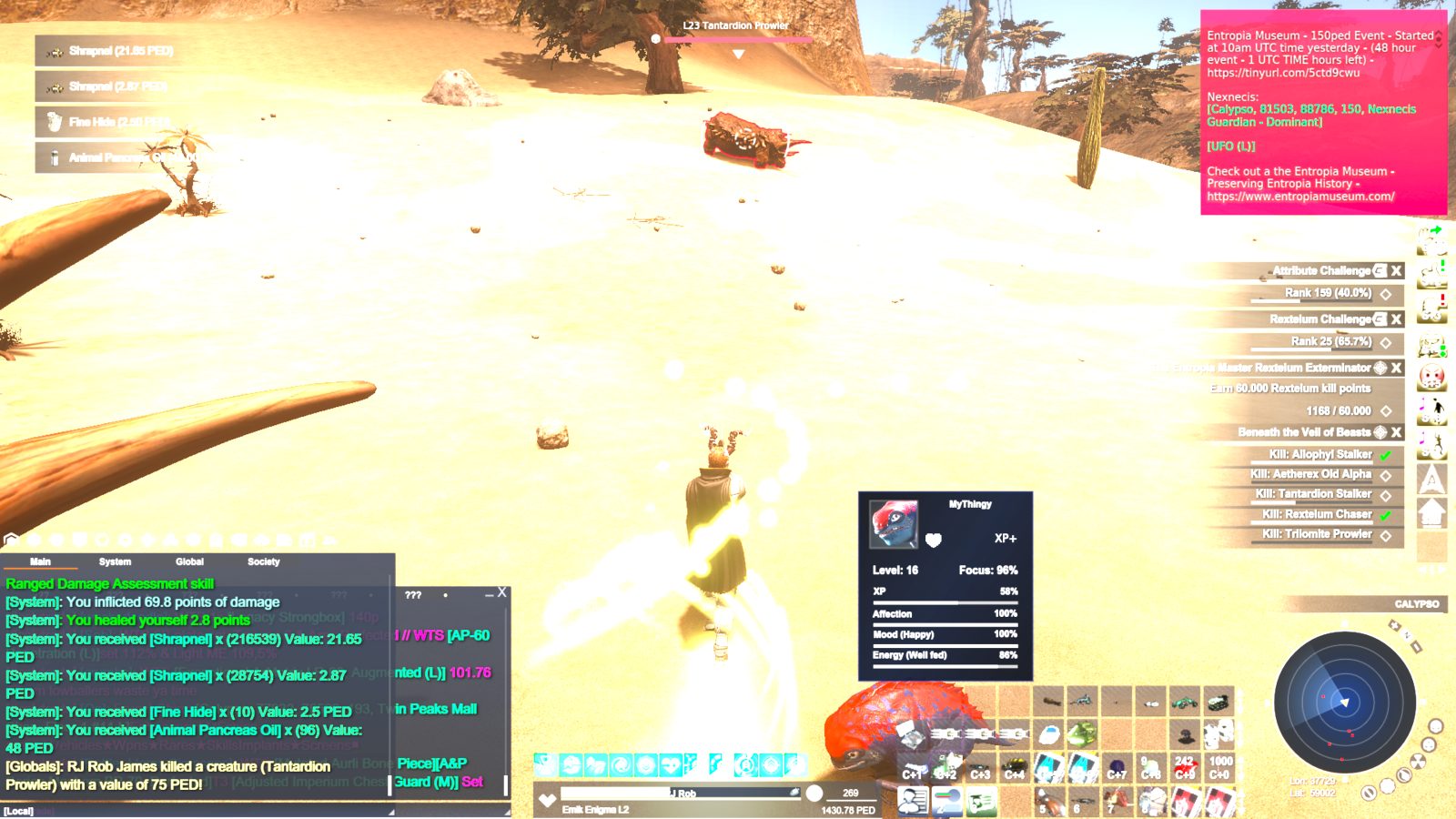The width and height of the screenshot is (1456, 819).
Task: Switch to the System chat tab
Action: pos(116,561)
